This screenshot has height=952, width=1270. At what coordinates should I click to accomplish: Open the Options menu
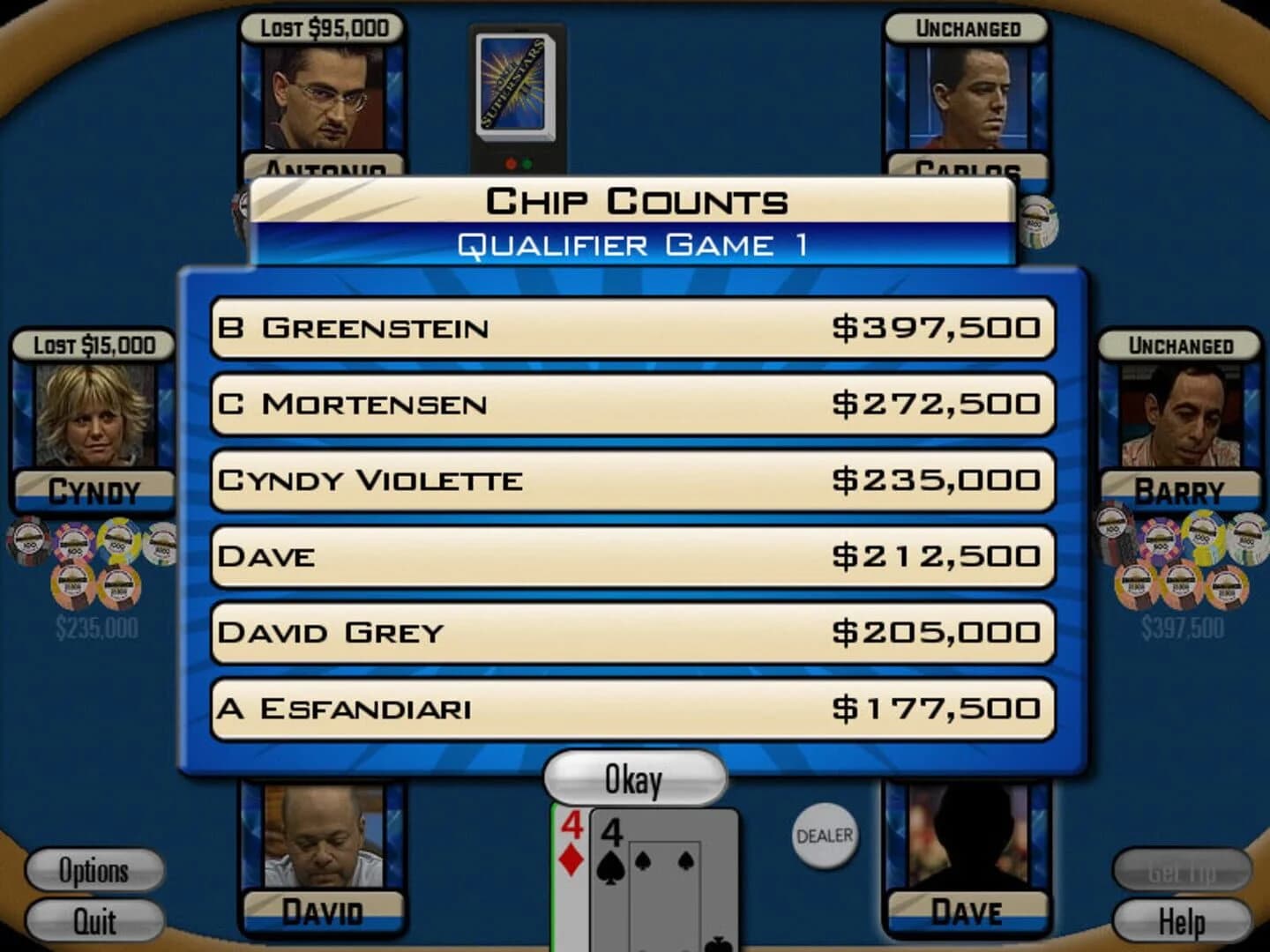tap(93, 871)
